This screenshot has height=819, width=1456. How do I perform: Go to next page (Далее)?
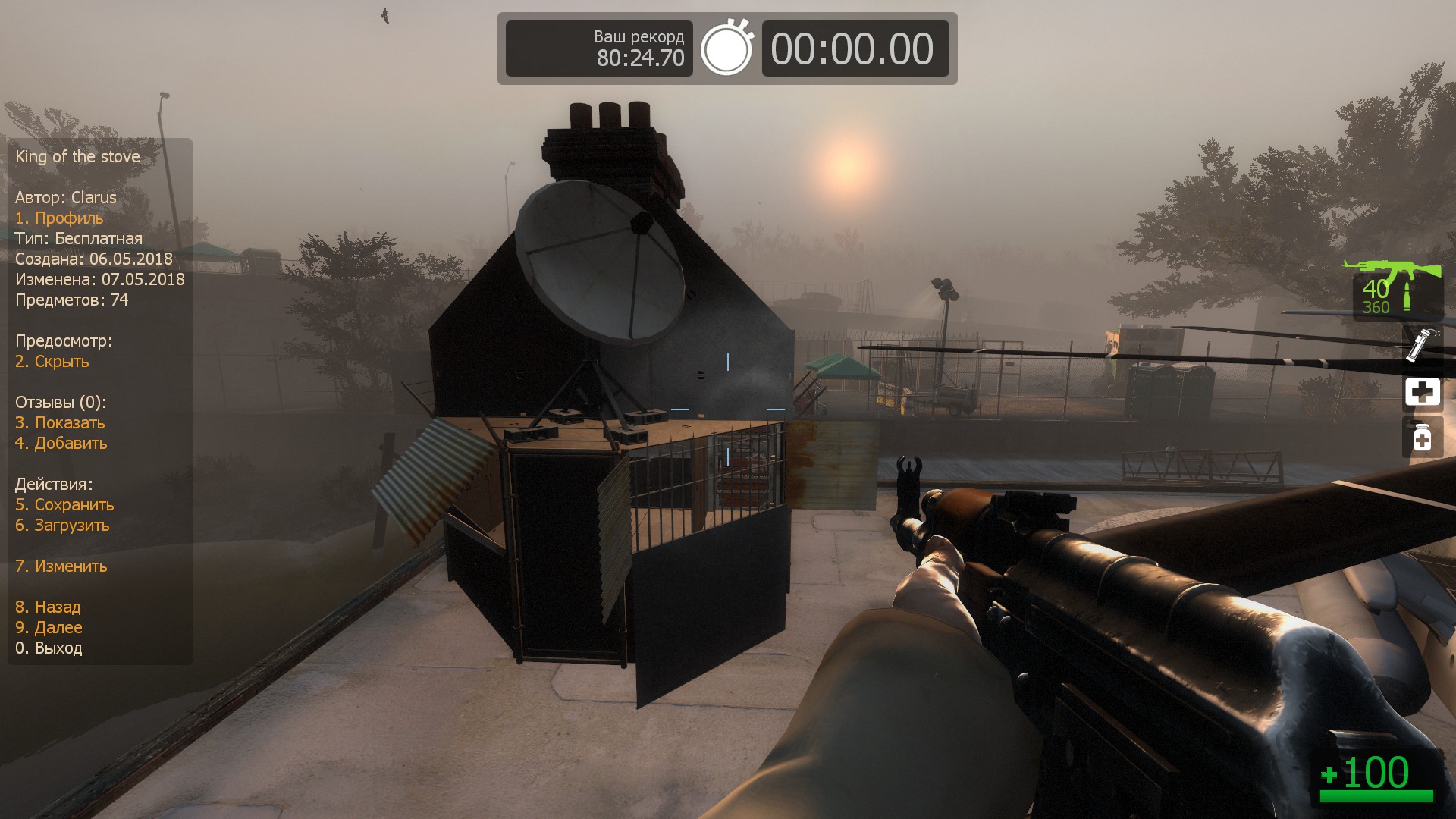click(49, 628)
